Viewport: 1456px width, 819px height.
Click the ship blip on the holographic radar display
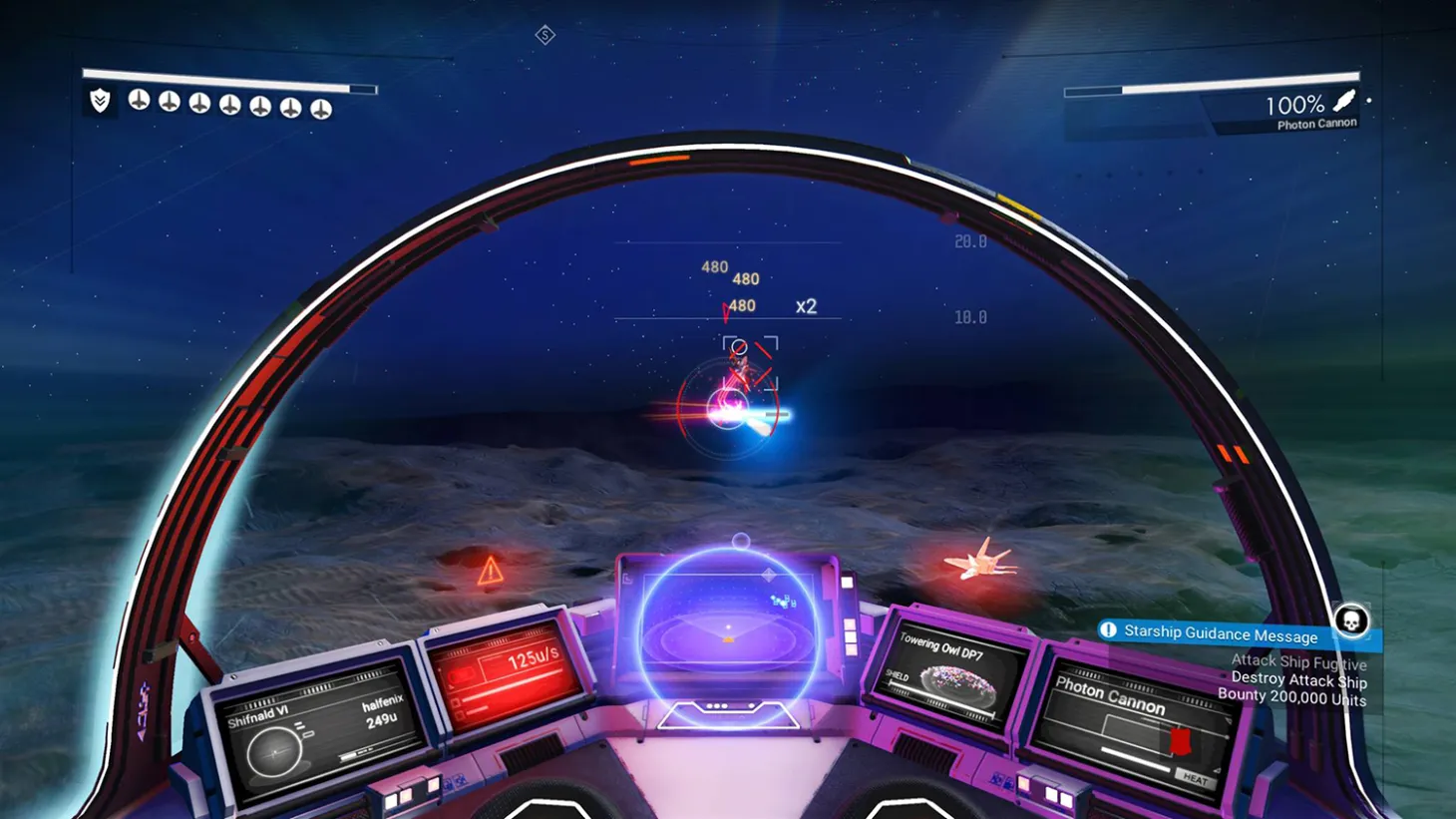click(x=783, y=602)
